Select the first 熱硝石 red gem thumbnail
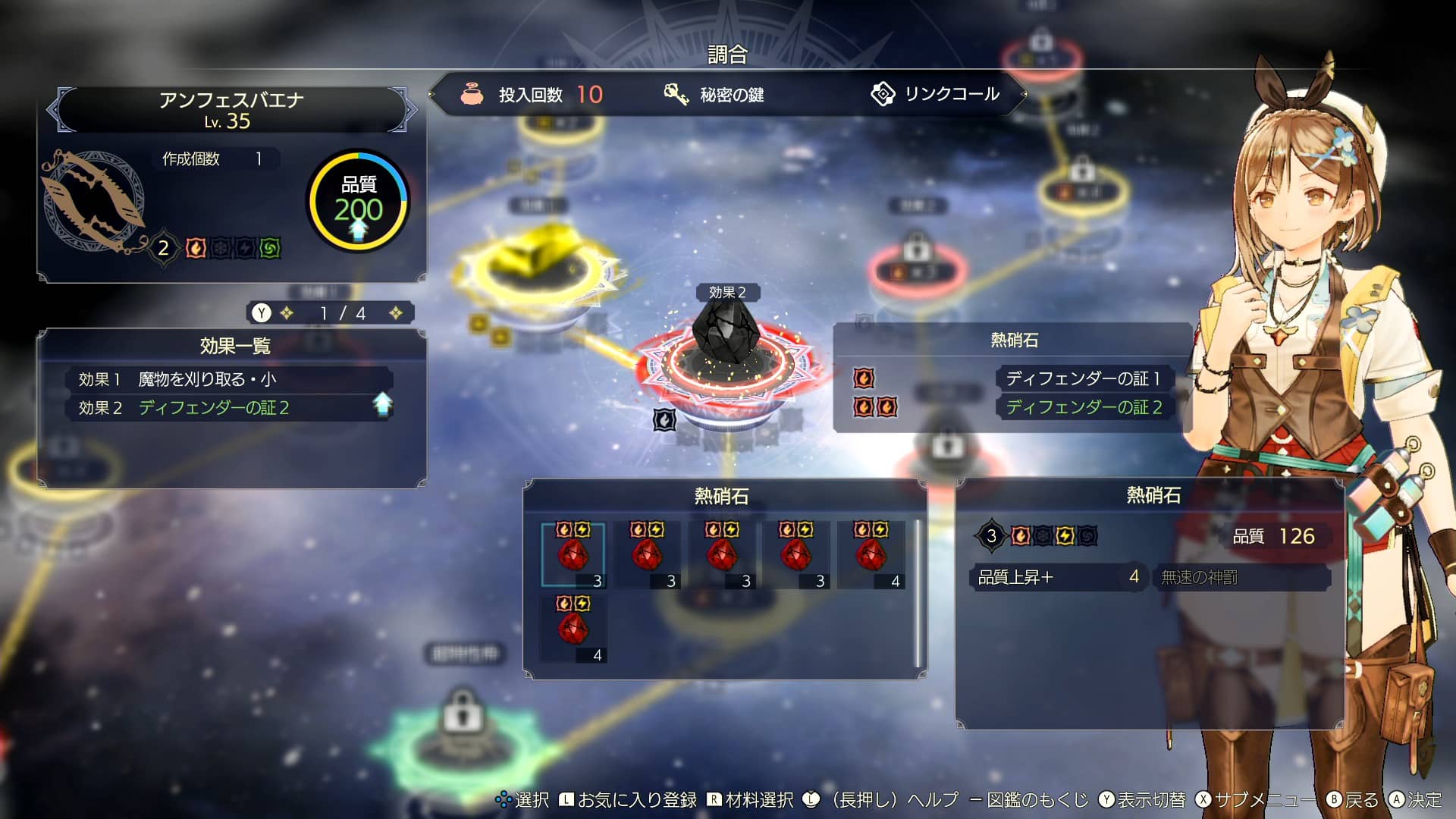1456x819 pixels. pos(574,554)
